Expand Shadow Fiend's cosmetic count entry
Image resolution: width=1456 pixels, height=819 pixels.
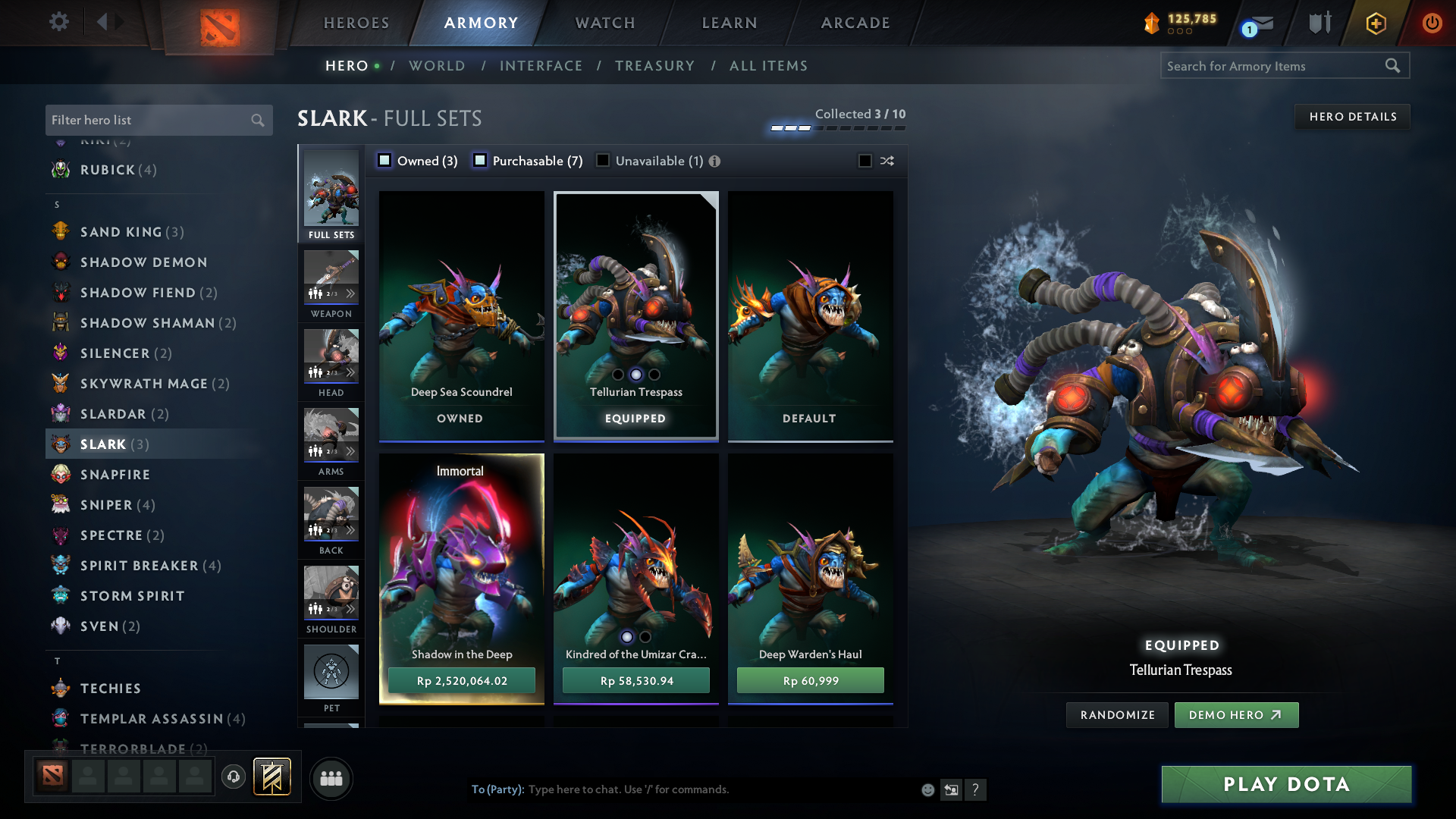point(148,292)
